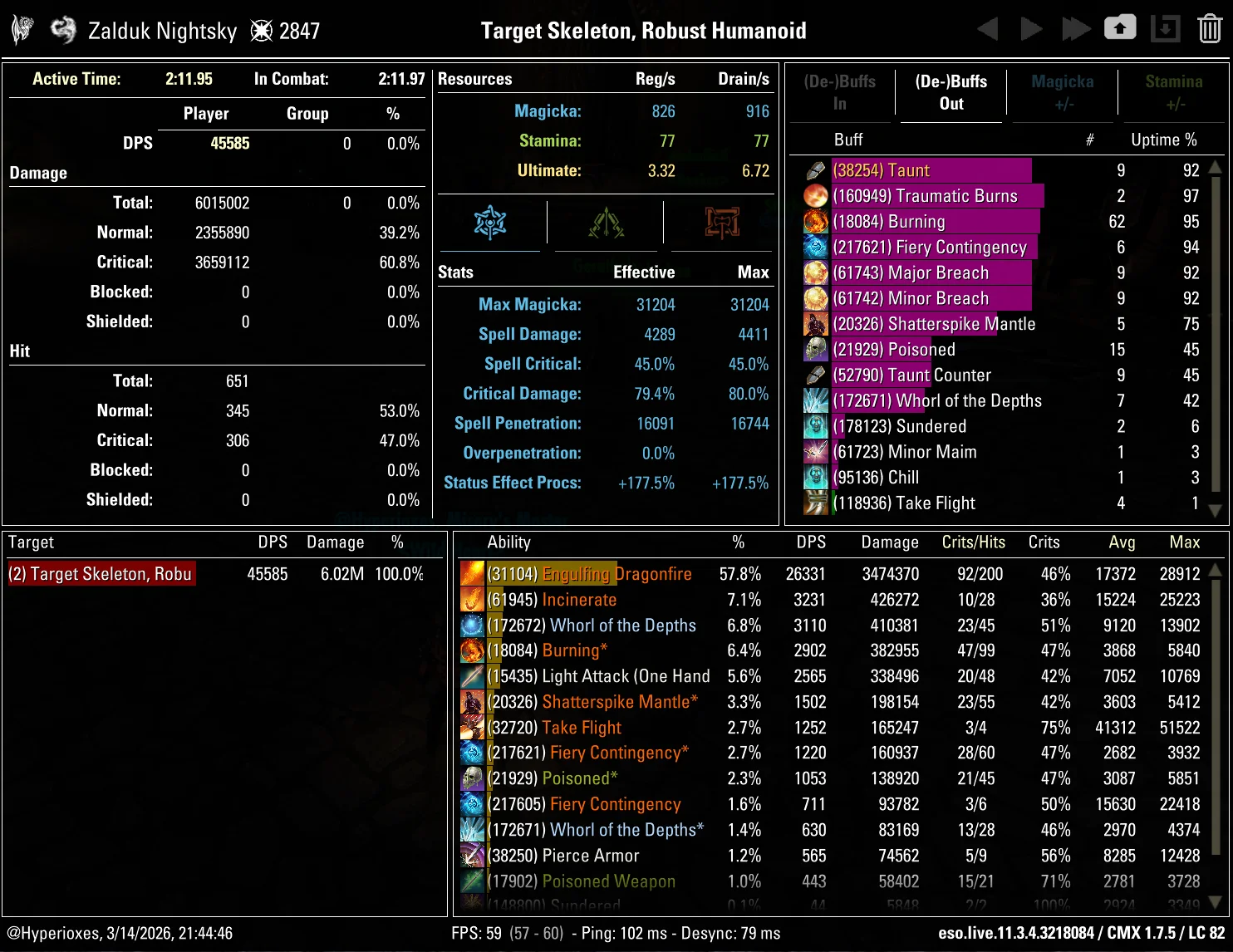Click the Burning buff fire icon
This screenshot has height=952, width=1233.
pyautogui.click(x=815, y=221)
